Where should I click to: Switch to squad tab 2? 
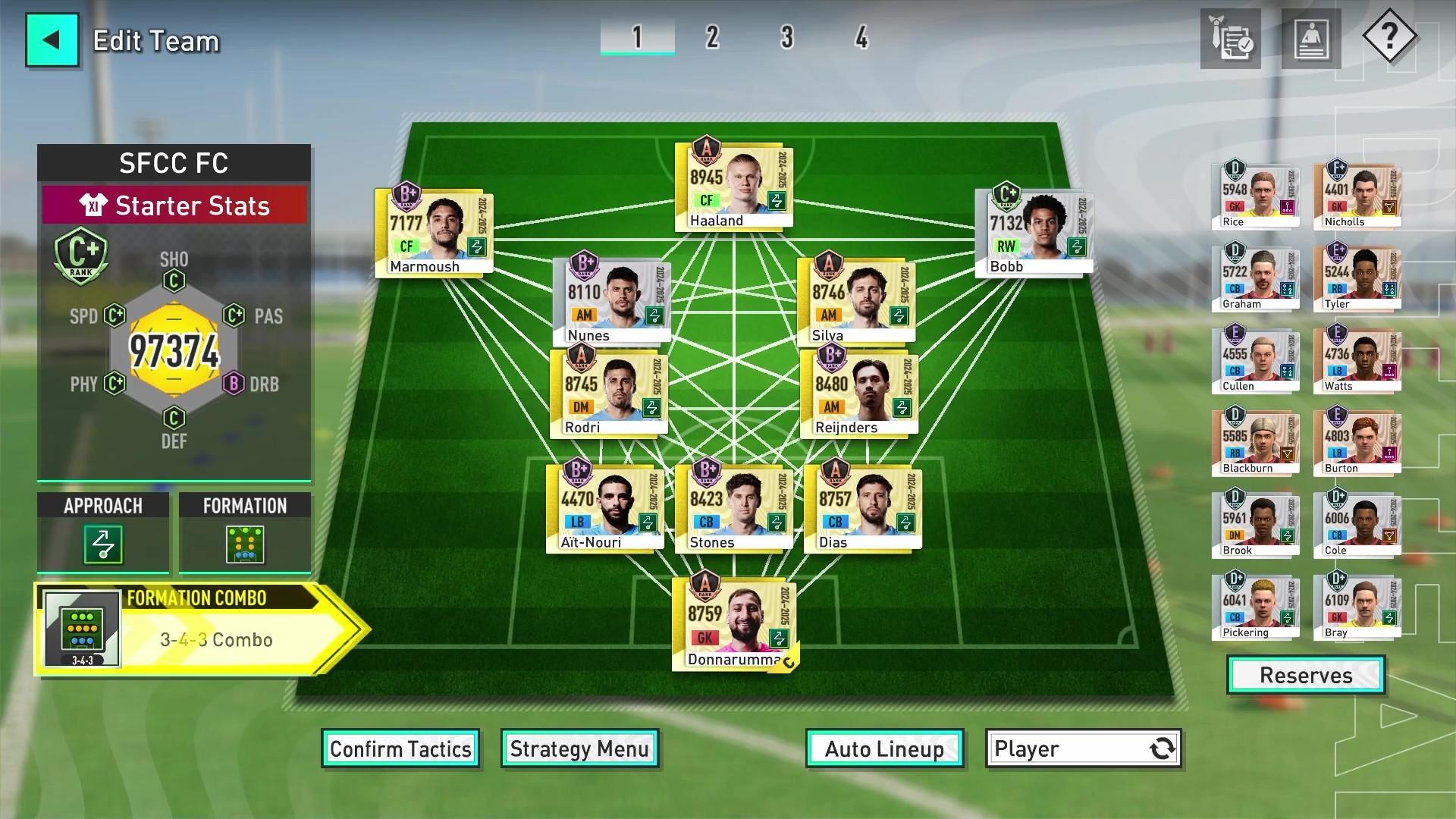[711, 36]
